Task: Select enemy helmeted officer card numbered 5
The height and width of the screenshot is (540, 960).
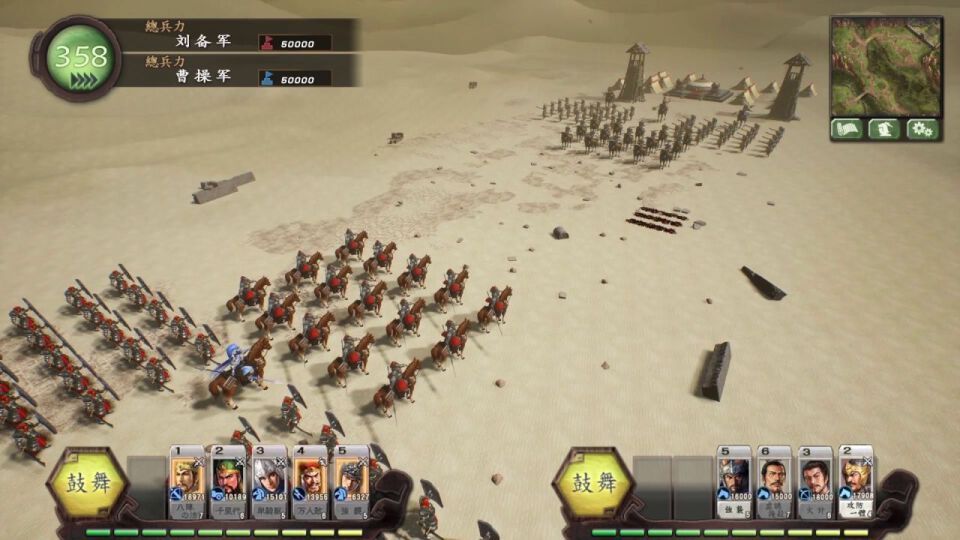Action: [x=733, y=484]
